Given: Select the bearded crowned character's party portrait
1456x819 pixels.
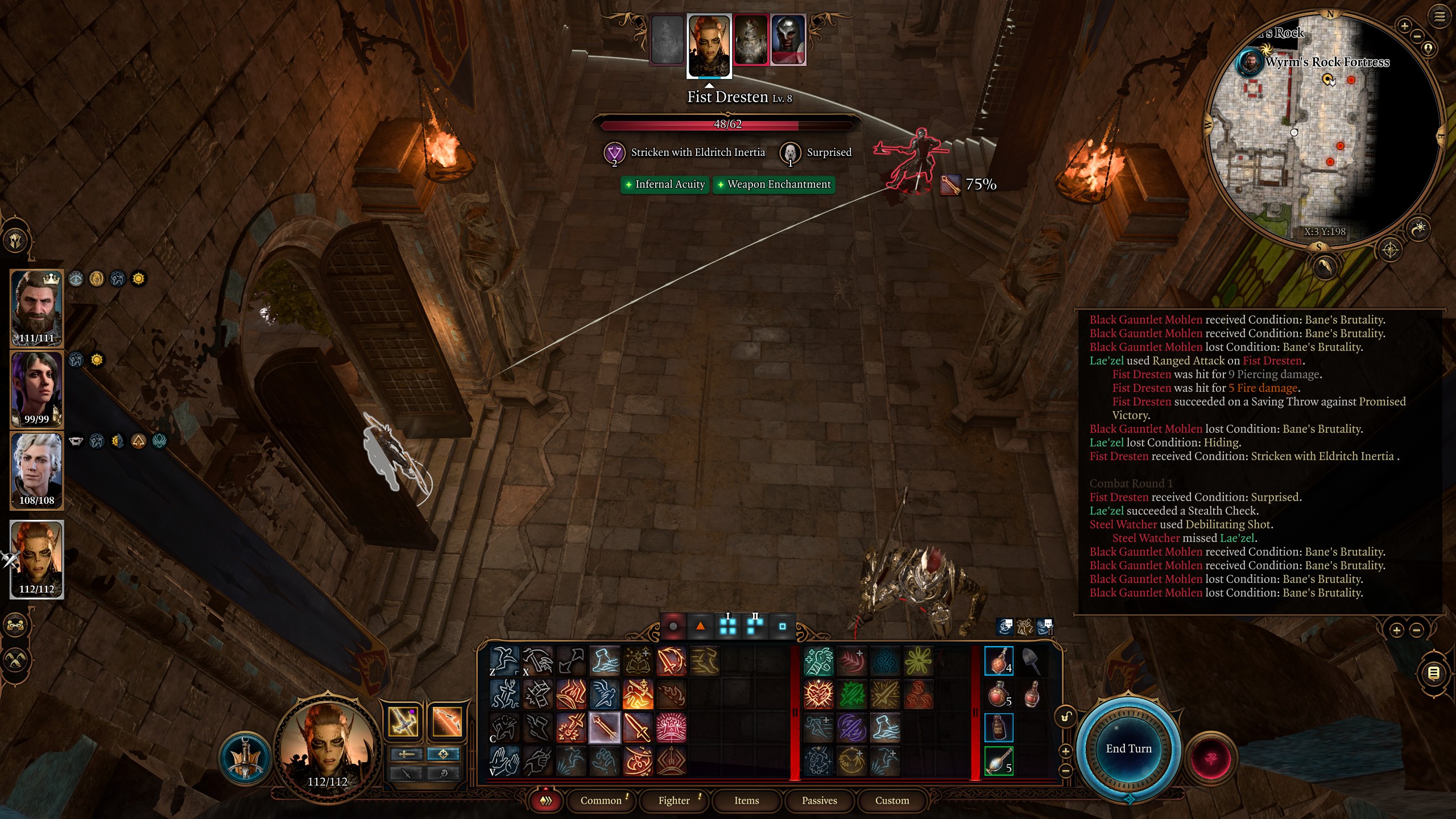Looking at the screenshot, I should (x=37, y=308).
